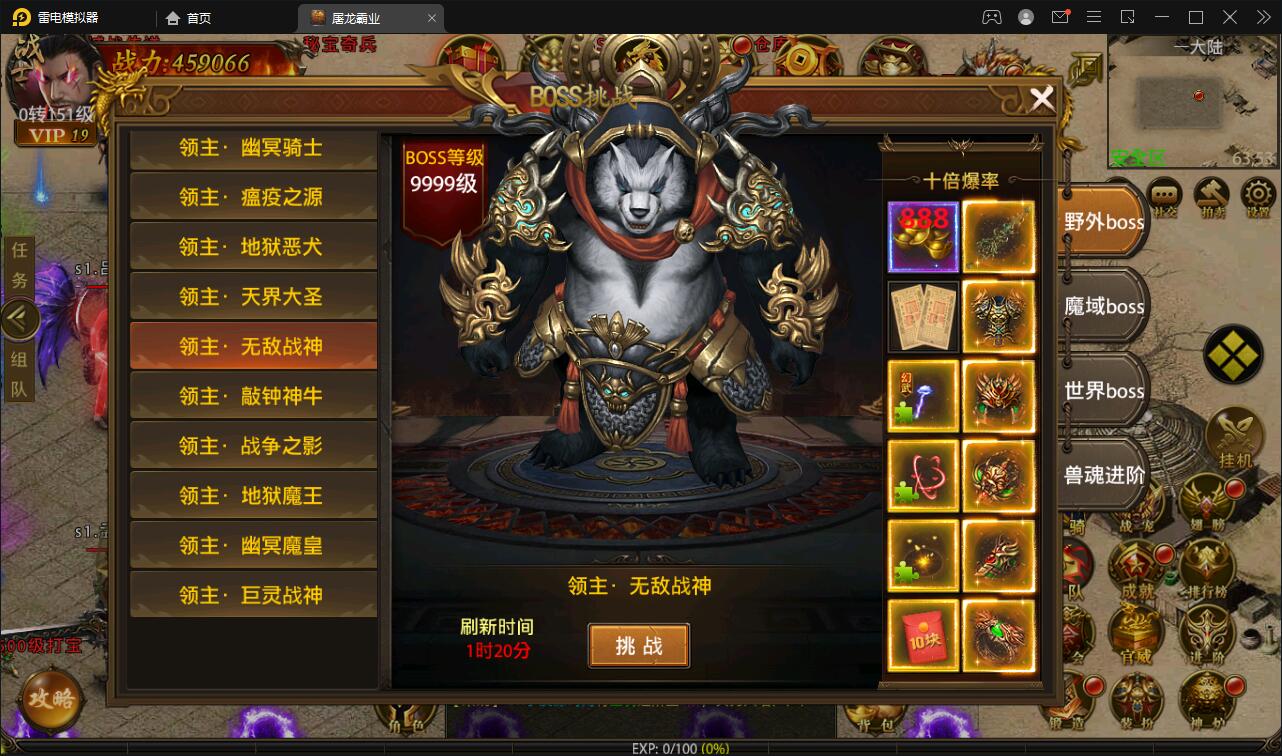Open the 社交 social panel icon
The width and height of the screenshot is (1282, 756).
[x=1164, y=194]
